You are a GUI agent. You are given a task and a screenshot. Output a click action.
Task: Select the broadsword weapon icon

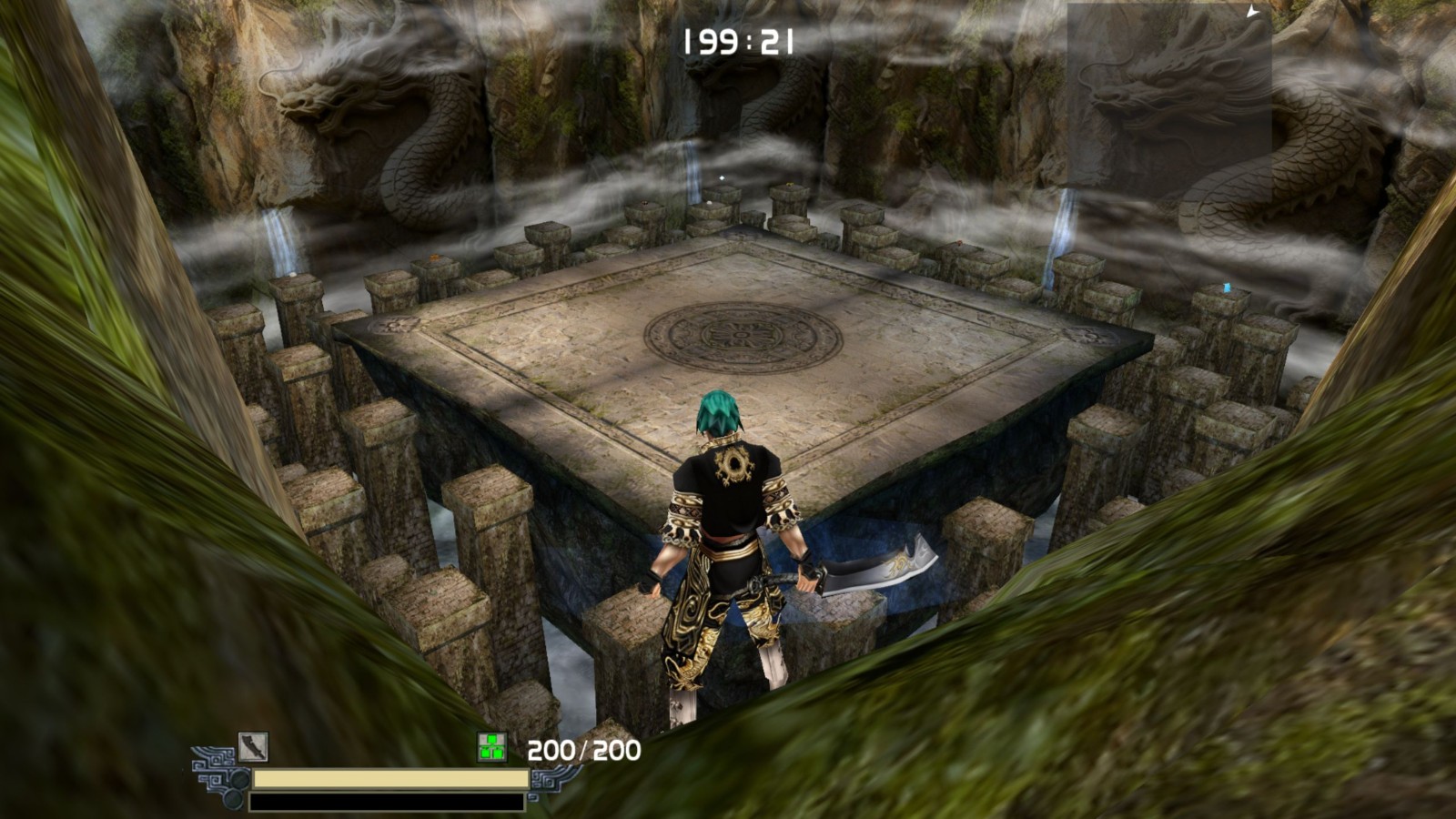pyautogui.click(x=252, y=747)
